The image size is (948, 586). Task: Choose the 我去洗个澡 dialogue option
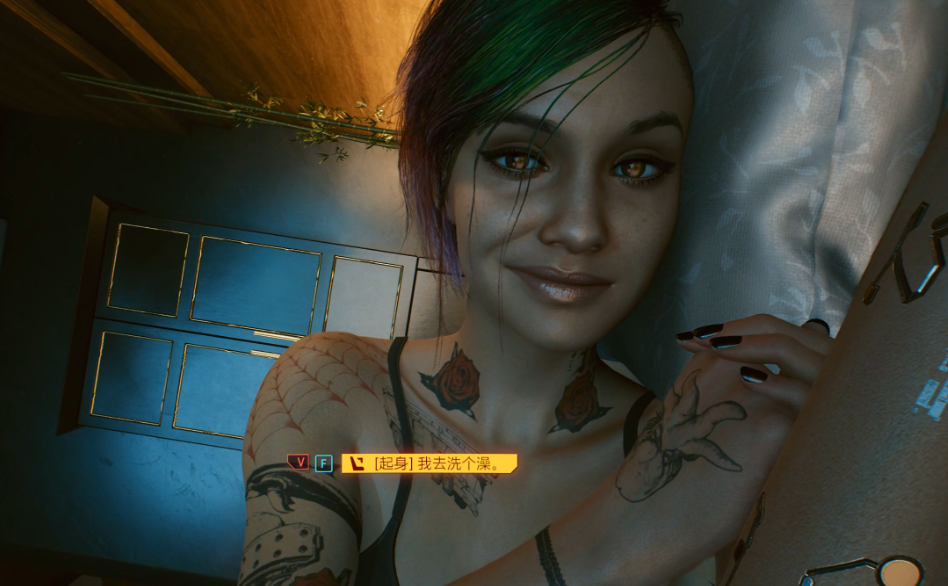(x=430, y=463)
